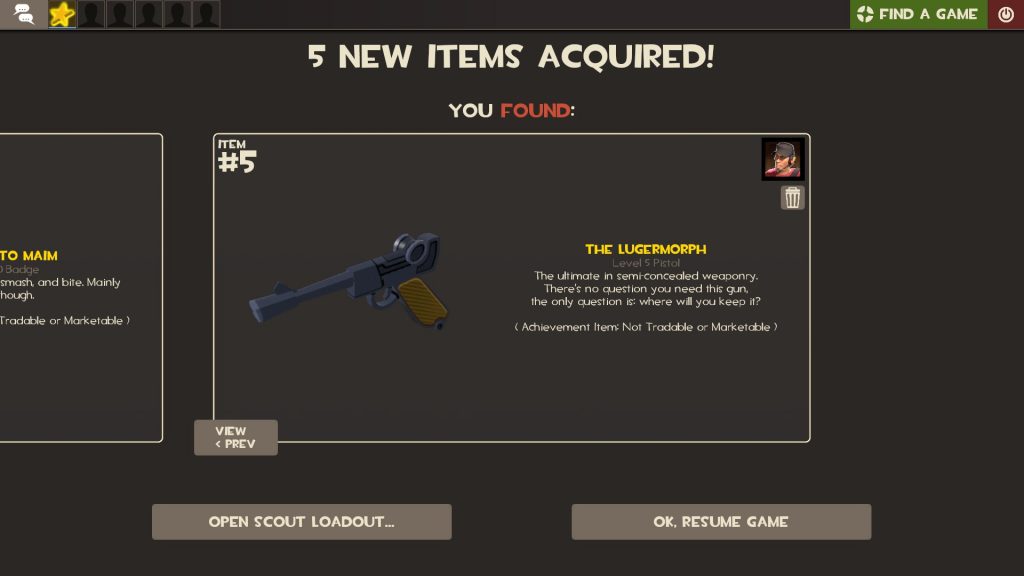Click the Engineer class portrait
1024x576 pixels.
pos(783,160)
